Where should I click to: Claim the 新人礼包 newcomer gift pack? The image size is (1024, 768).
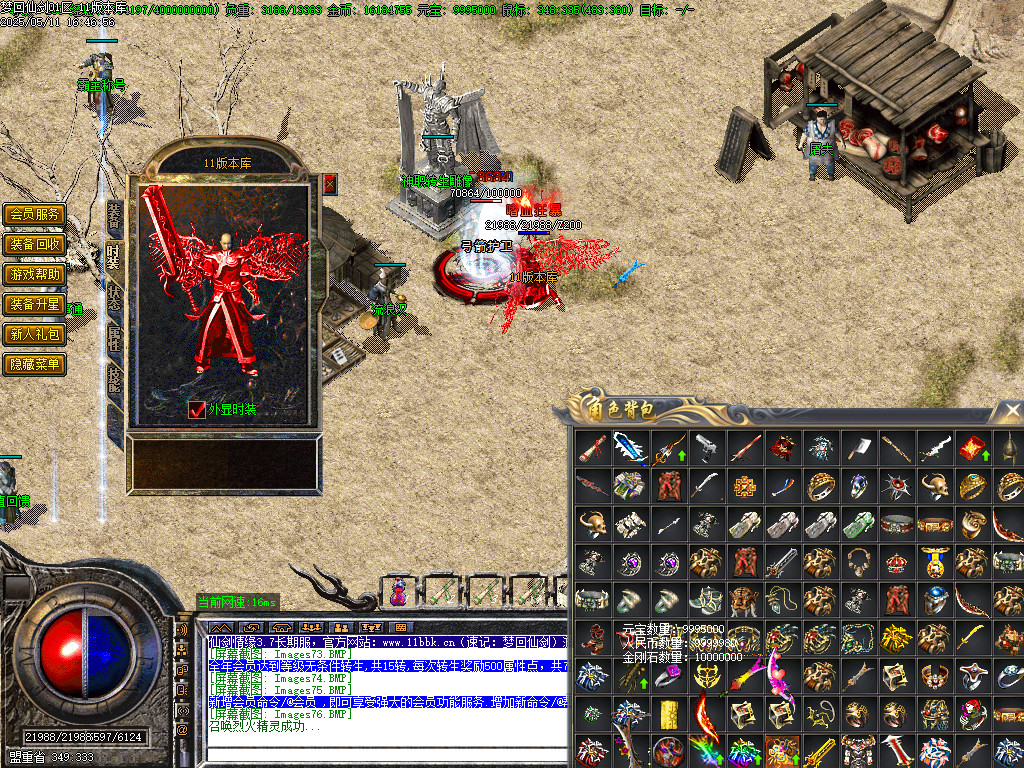point(35,334)
